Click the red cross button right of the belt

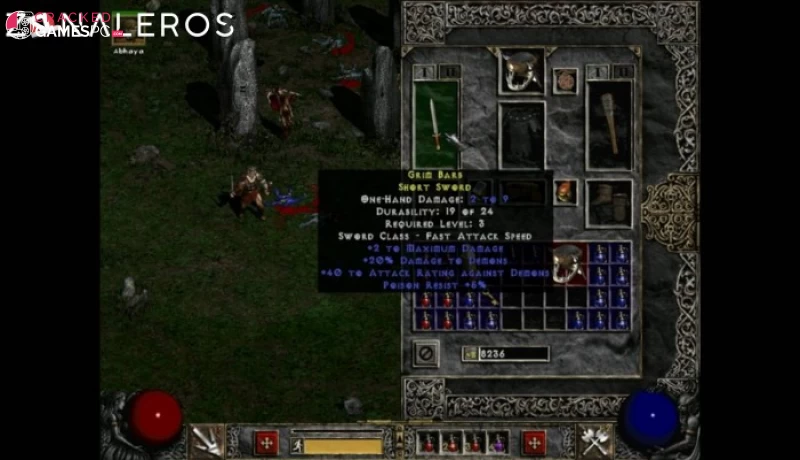(x=534, y=442)
